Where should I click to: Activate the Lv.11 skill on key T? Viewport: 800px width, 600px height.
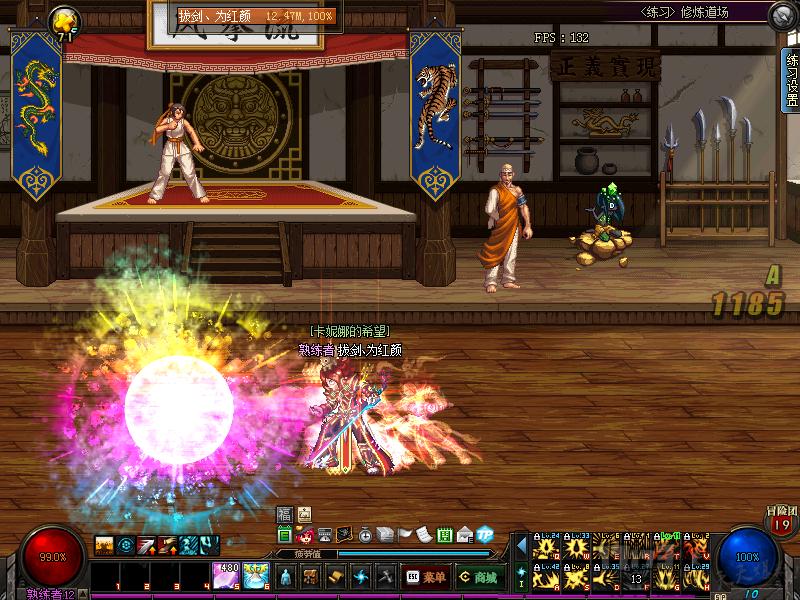(667, 548)
